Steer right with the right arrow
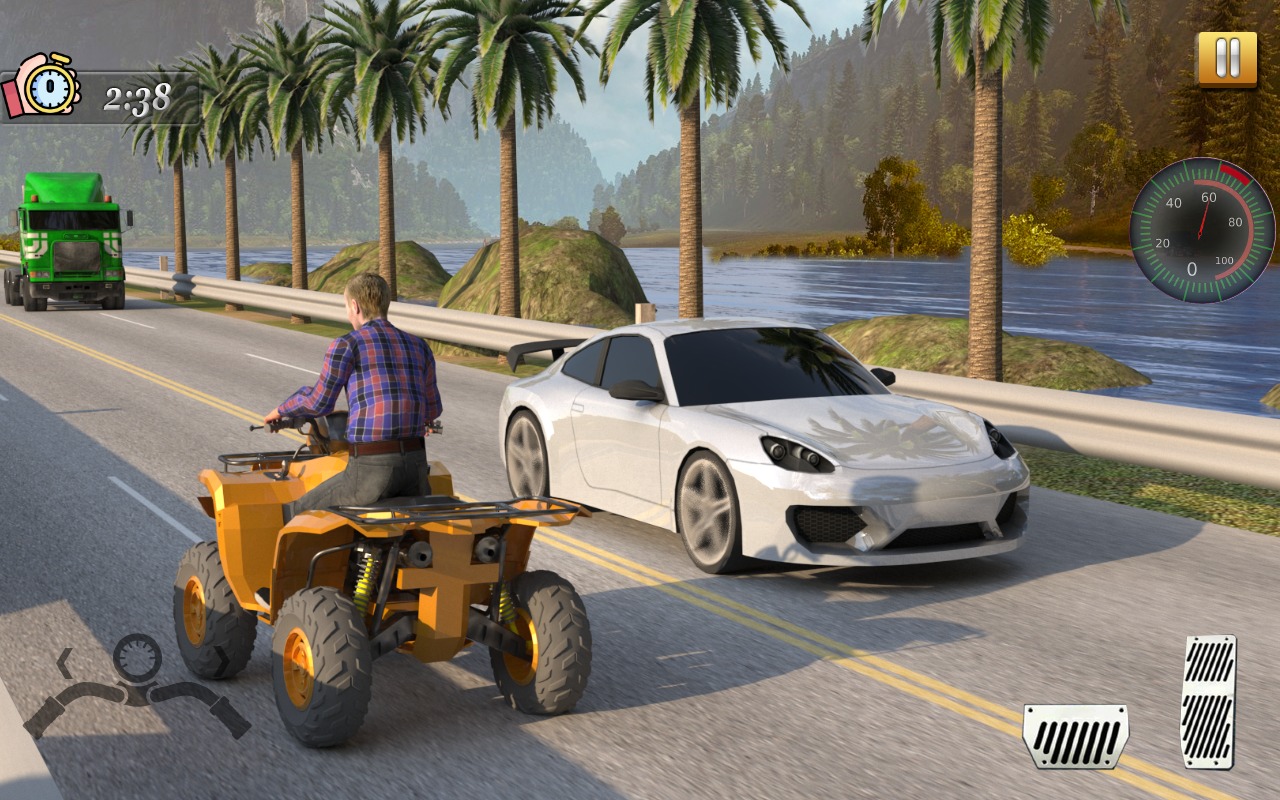 (x=221, y=662)
